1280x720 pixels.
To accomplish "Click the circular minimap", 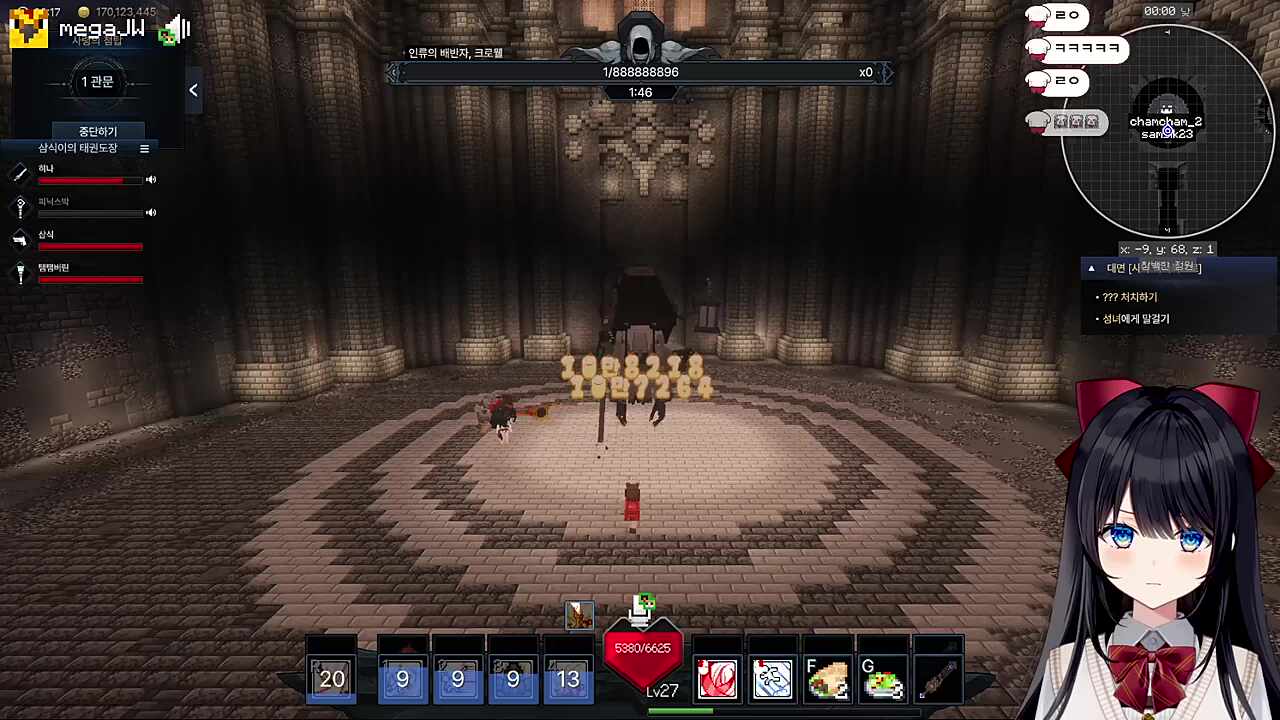I will click(1166, 130).
